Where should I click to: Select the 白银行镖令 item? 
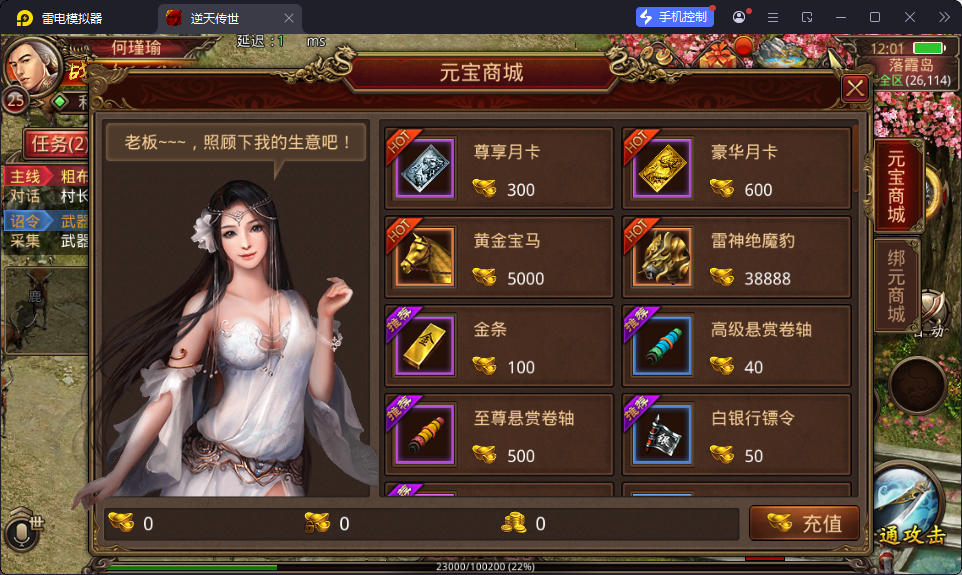tap(737, 435)
